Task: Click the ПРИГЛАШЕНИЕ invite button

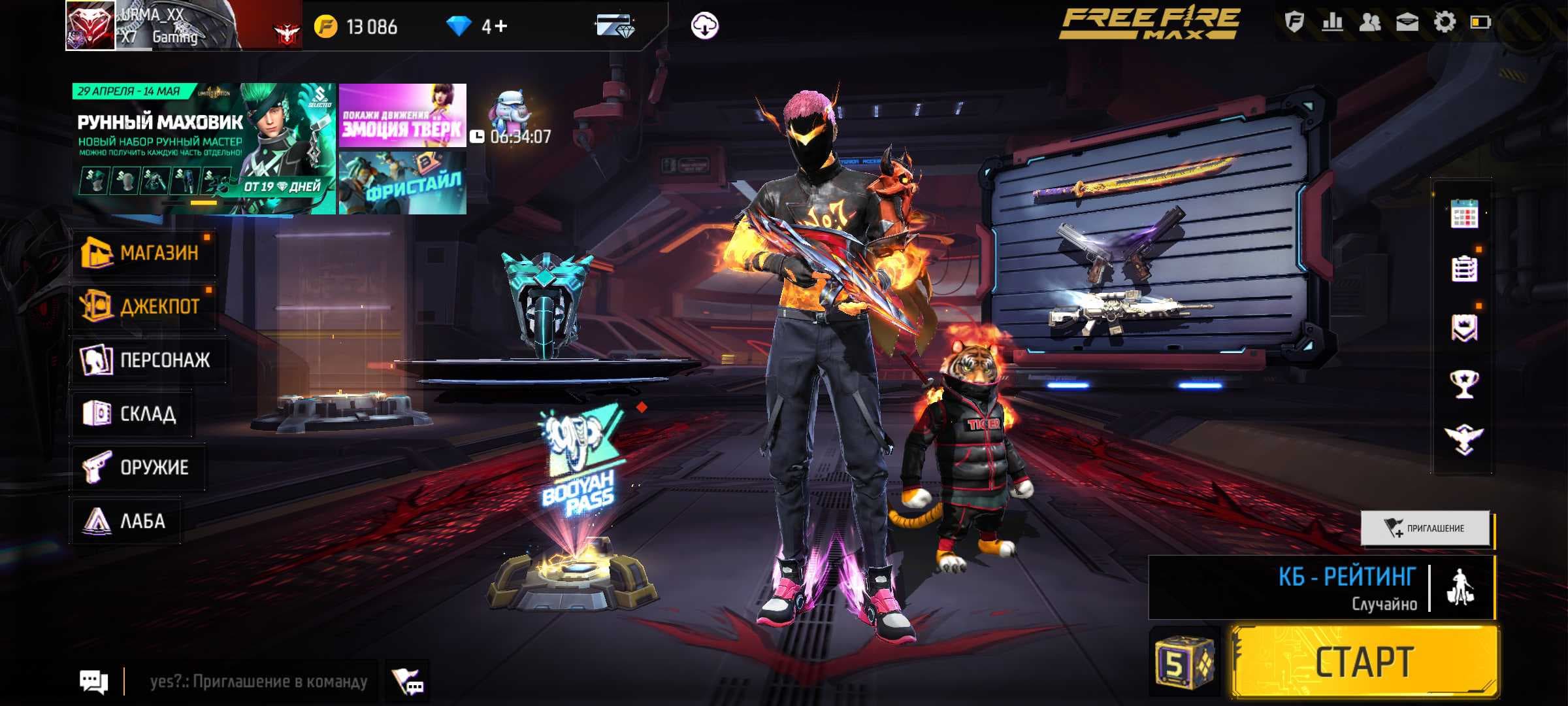Action: click(x=1426, y=528)
